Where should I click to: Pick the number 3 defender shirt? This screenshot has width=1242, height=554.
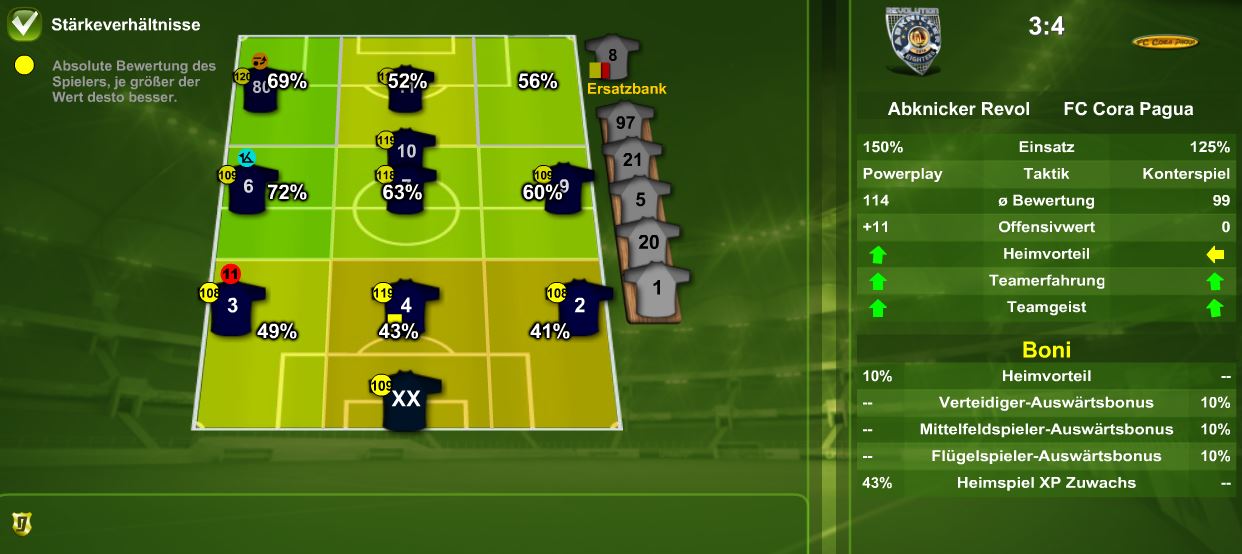pos(234,306)
